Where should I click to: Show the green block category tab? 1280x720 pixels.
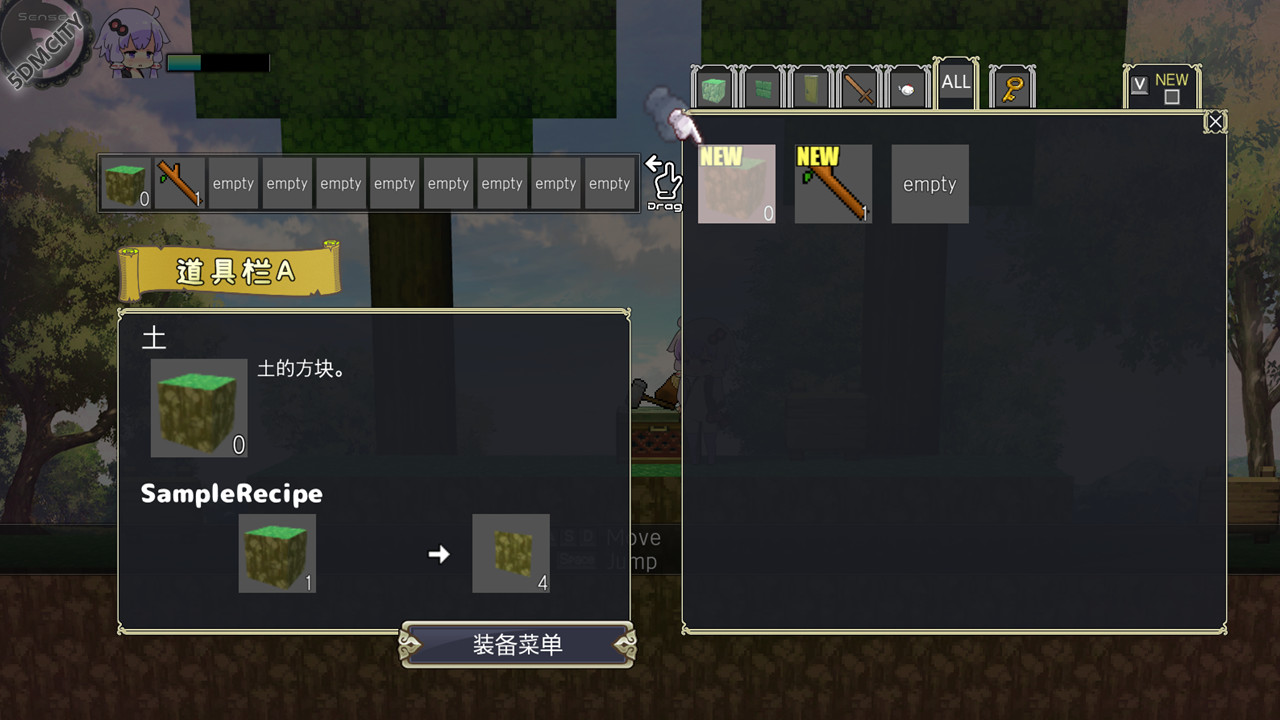(x=714, y=90)
